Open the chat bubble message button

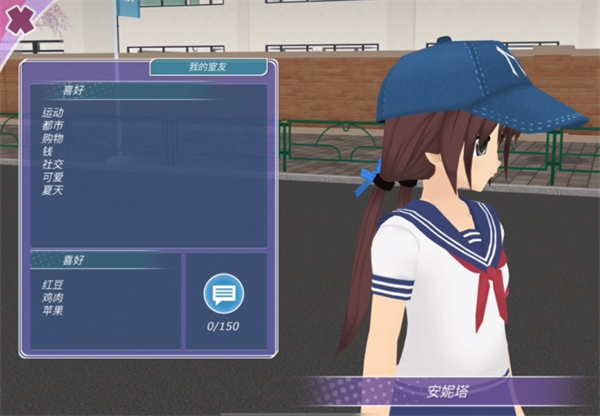[x=224, y=294]
